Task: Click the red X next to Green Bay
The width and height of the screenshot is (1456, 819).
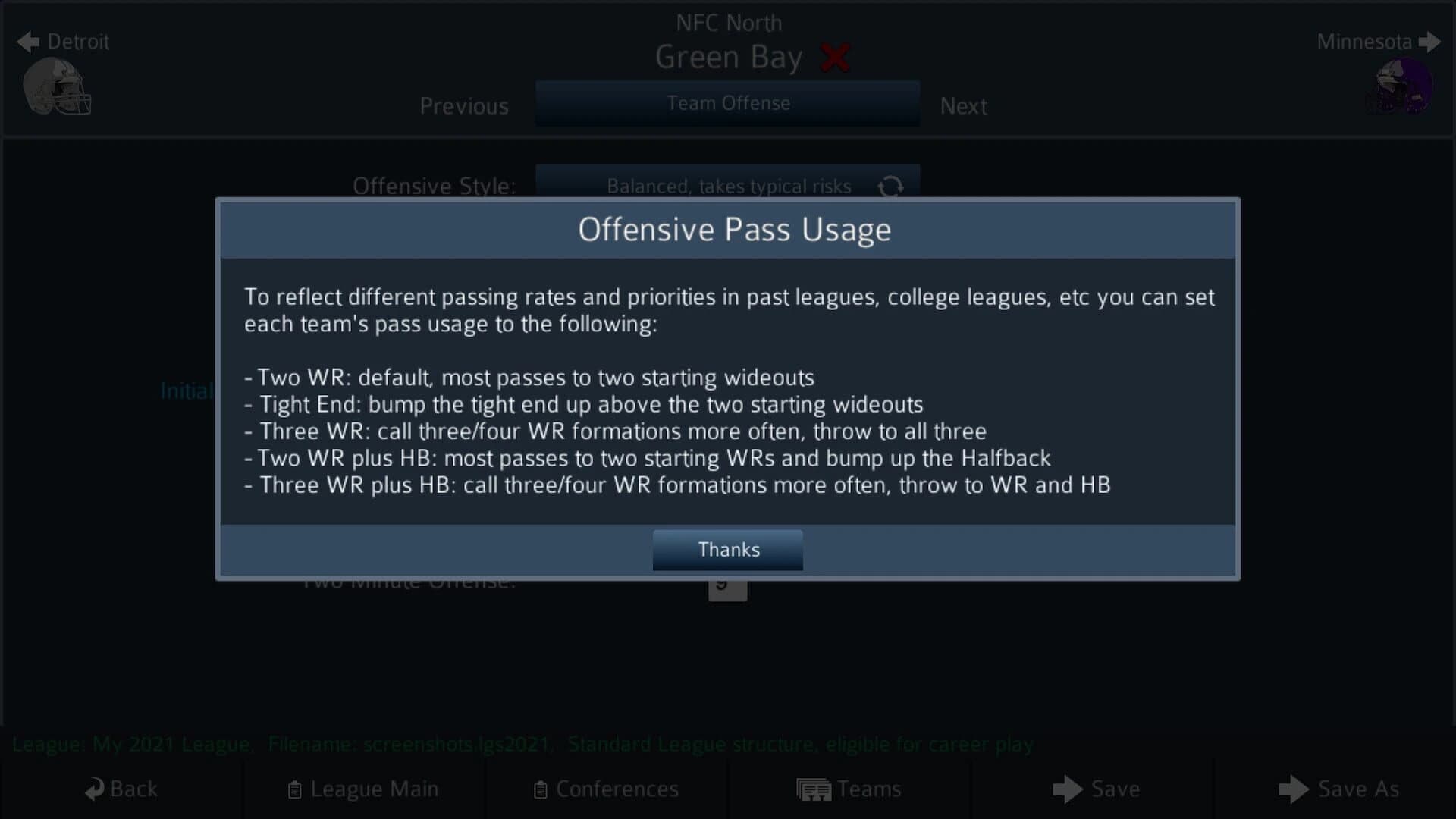Action: pos(836,57)
